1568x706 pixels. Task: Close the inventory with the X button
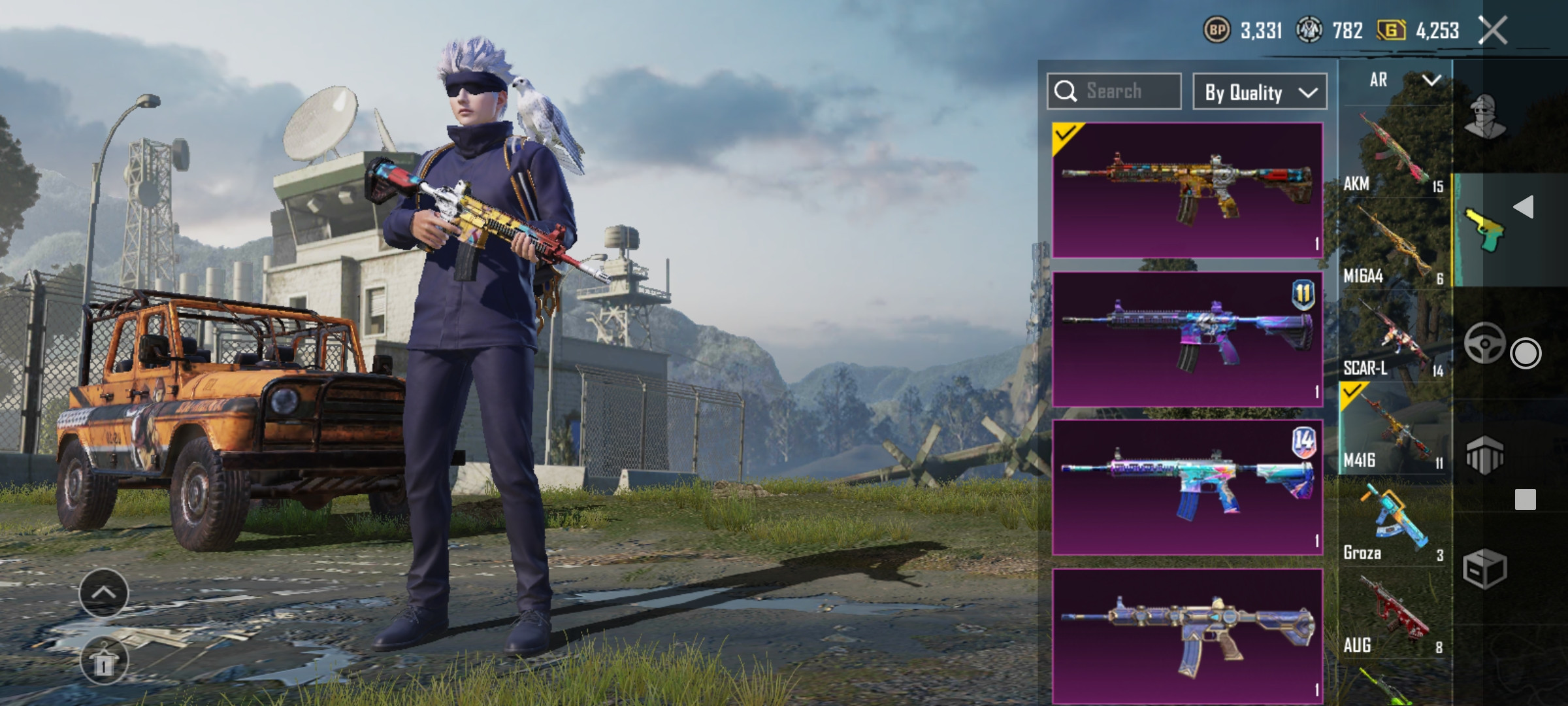1494,31
